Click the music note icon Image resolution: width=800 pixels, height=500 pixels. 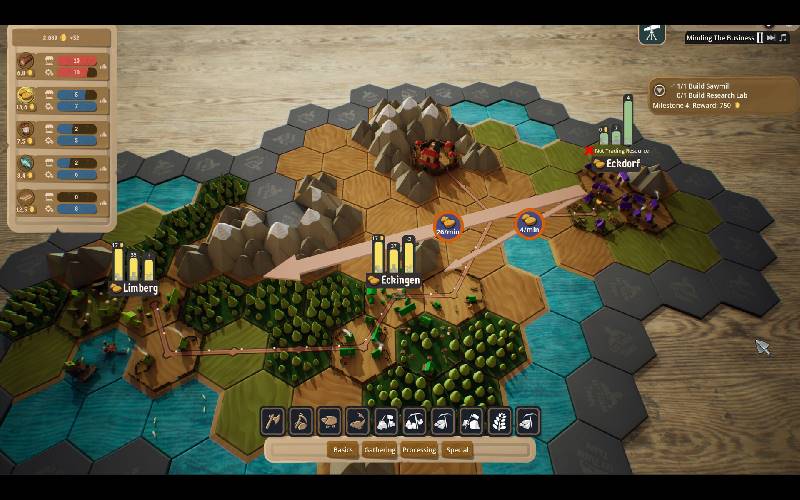pos(783,38)
